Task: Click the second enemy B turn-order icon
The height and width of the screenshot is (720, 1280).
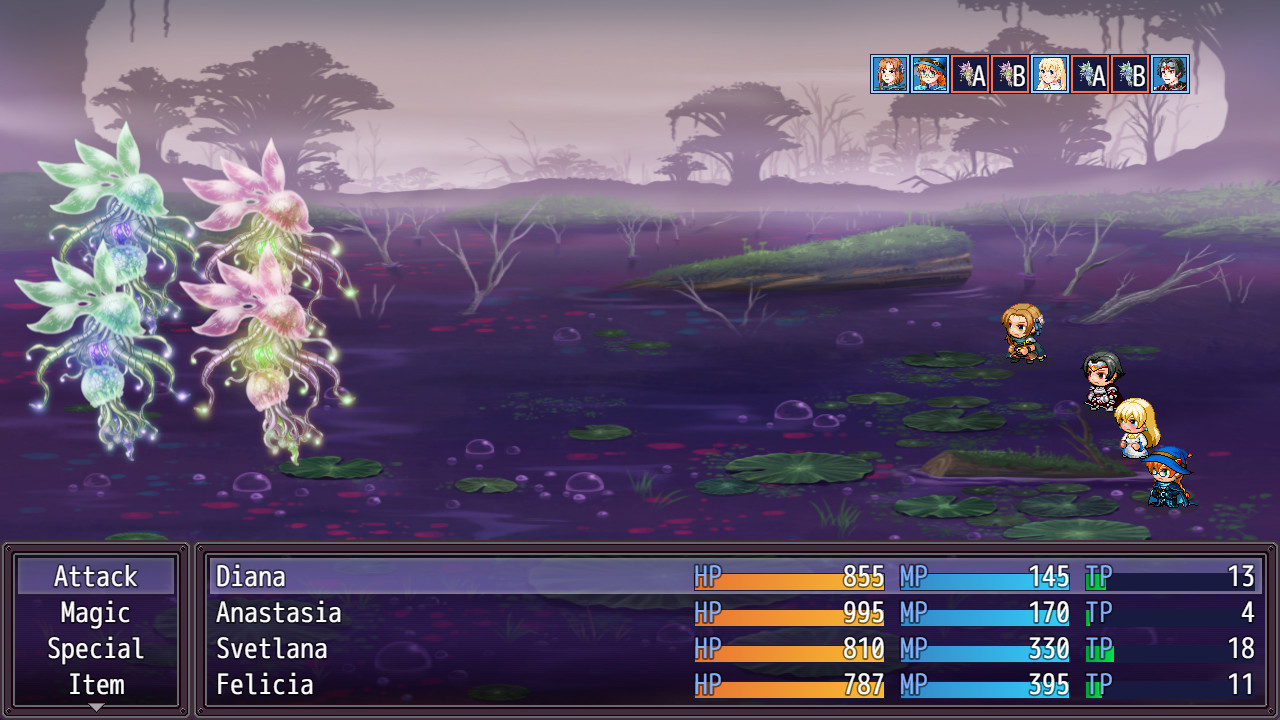Action: pyautogui.click(x=1130, y=75)
